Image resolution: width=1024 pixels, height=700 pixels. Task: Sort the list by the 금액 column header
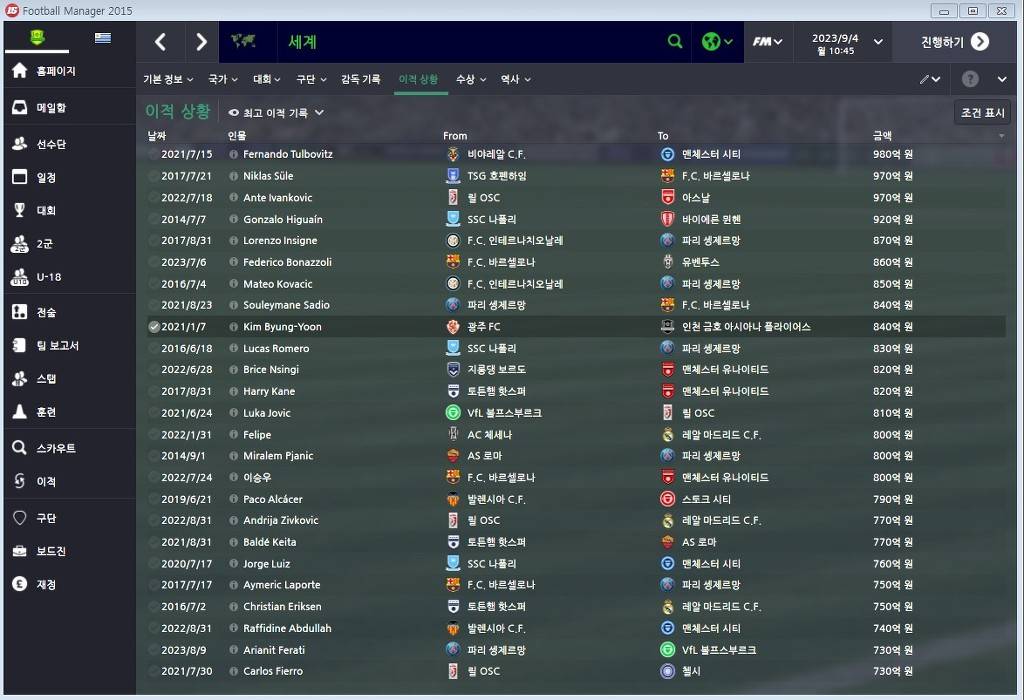tap(882, 135)
